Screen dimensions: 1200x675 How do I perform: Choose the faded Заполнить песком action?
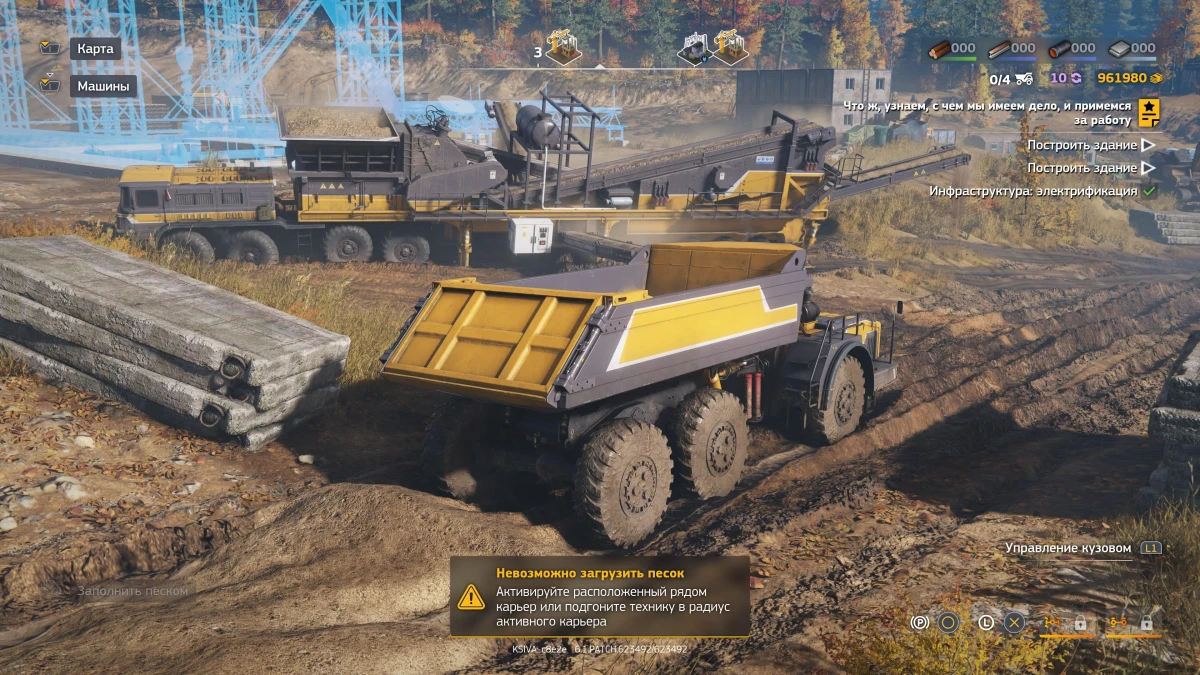click(x=132, y=591)
